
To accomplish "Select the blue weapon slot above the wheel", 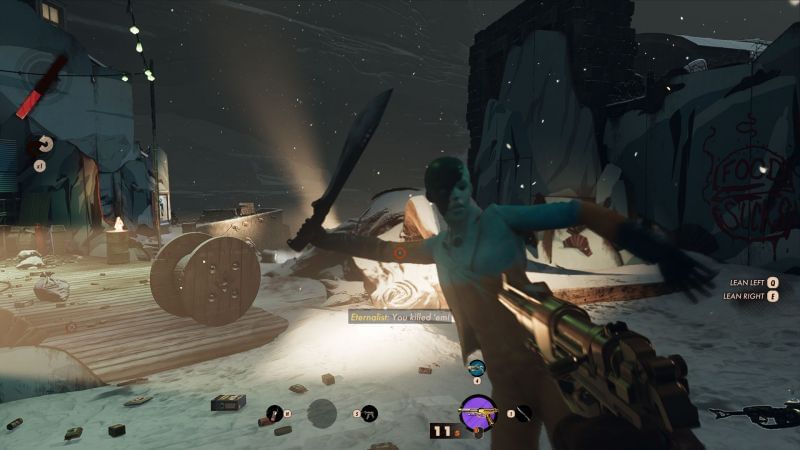I will 476,368.
